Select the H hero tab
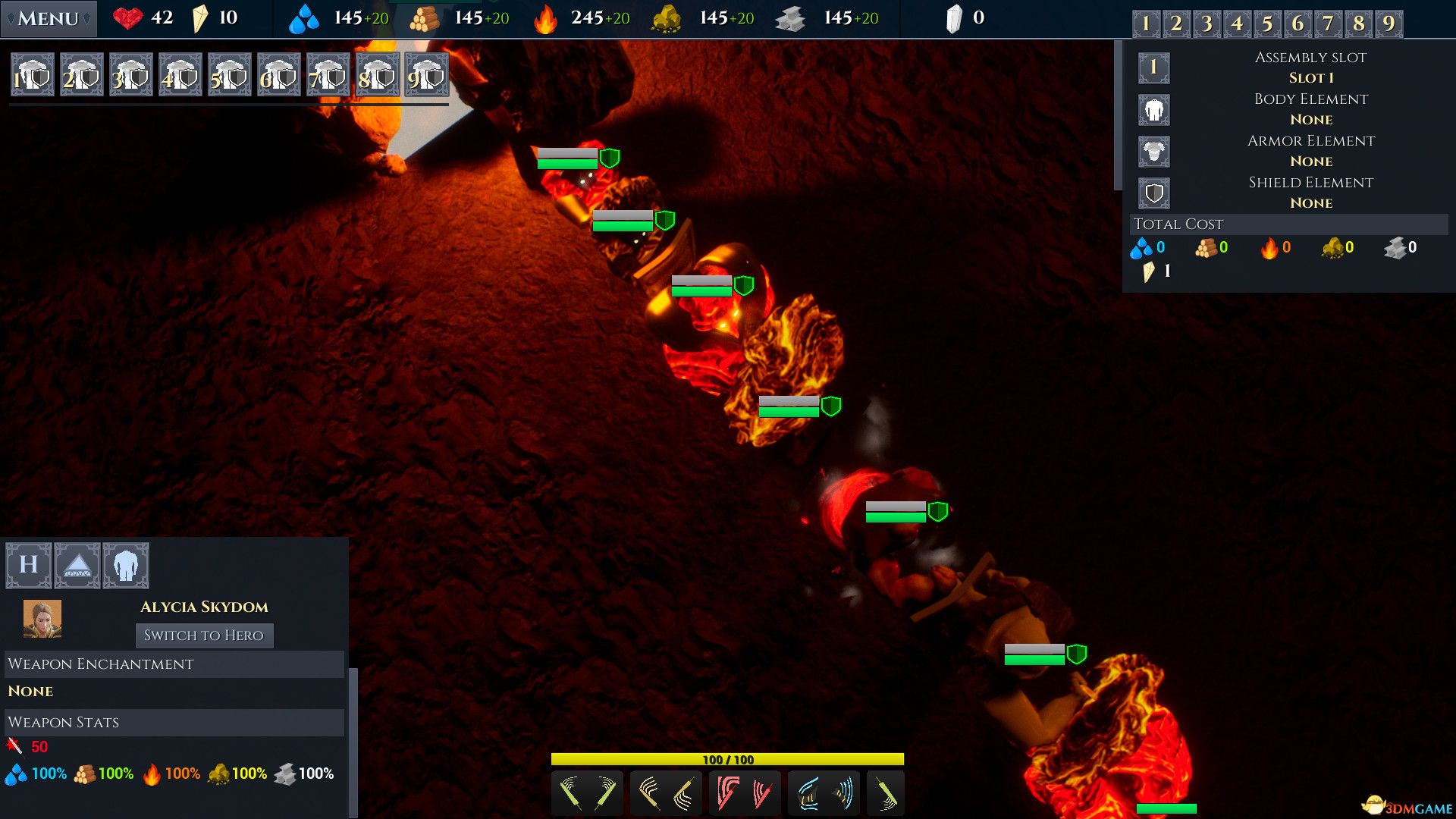 [x=29, y=565]
